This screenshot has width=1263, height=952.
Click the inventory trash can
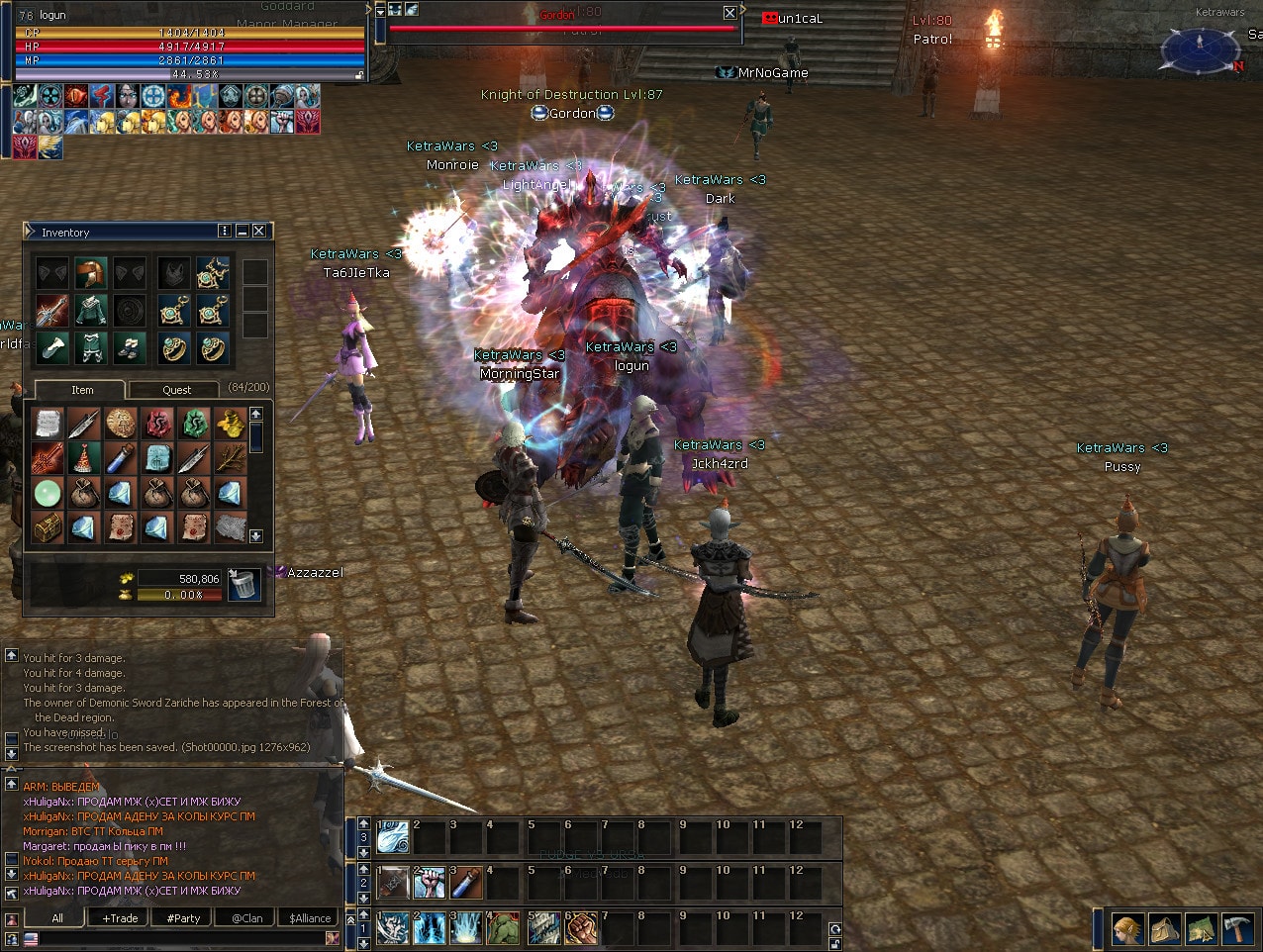[x=243, y=585]
